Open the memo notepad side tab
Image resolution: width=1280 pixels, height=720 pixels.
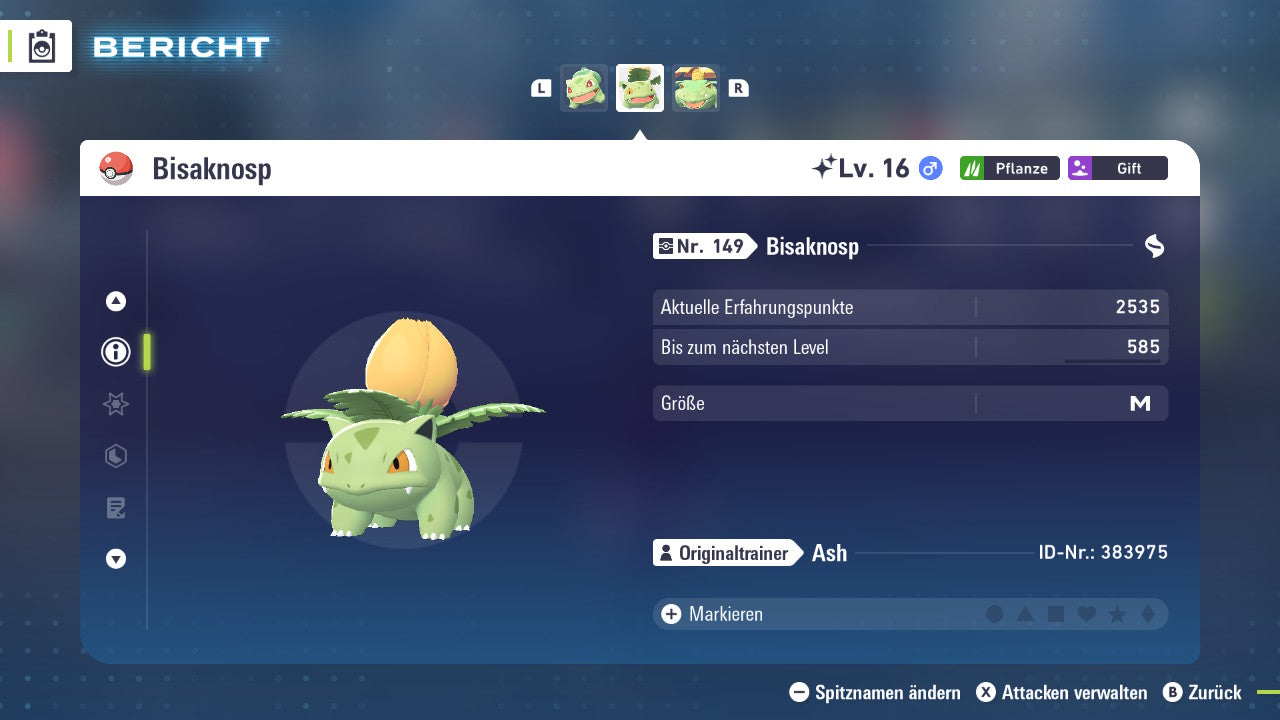116,508
